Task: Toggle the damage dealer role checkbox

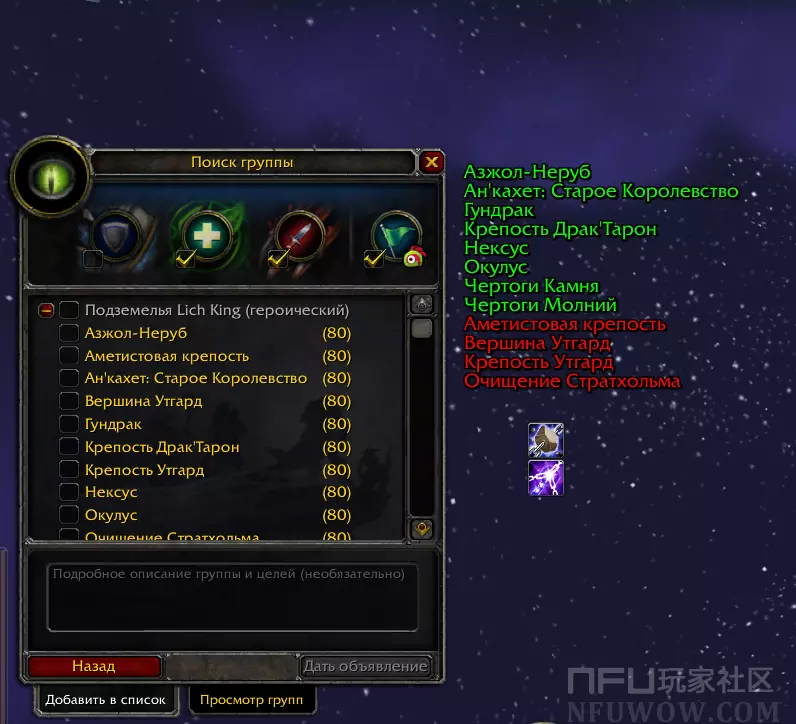Action: (x=279, y=259)
